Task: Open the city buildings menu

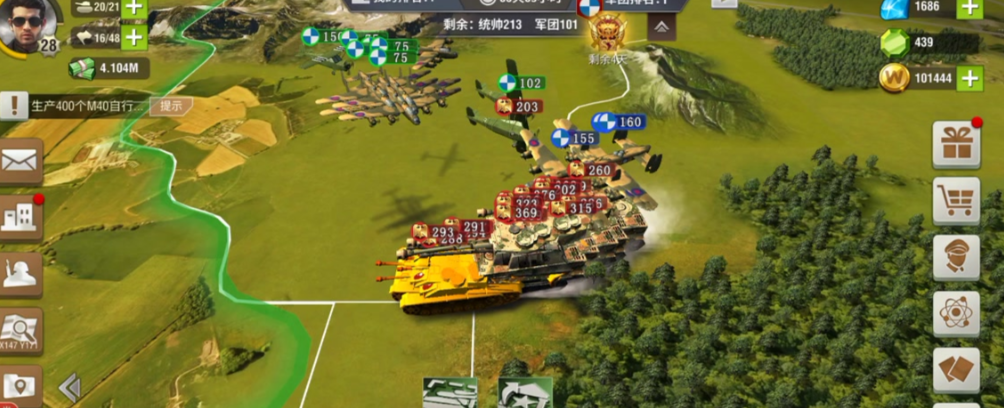Action: (x=21, y=217)
